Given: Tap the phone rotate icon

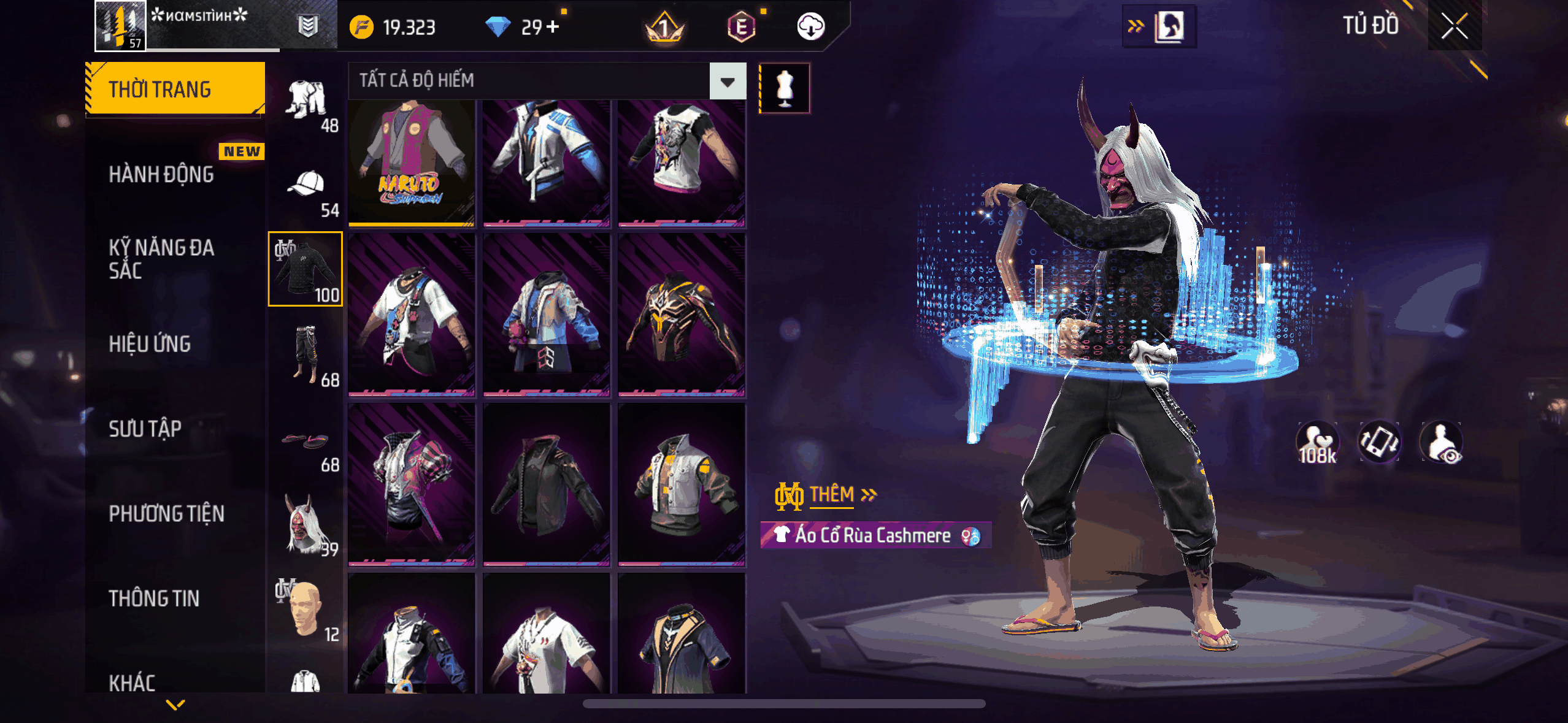Looking at the screenshot, I should tap(1379, 442).
